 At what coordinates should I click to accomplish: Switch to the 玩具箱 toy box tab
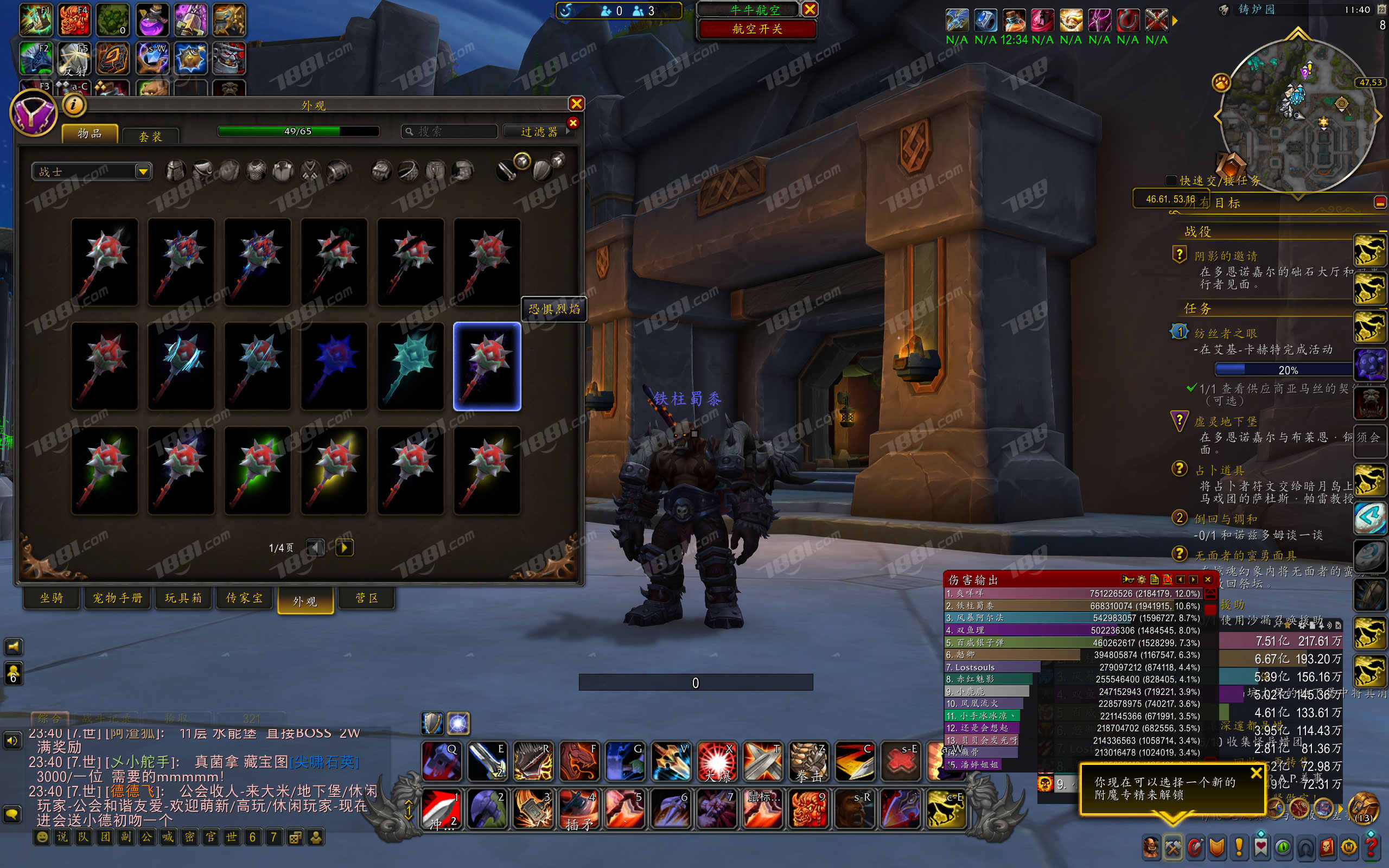click(x=183, y=598)
